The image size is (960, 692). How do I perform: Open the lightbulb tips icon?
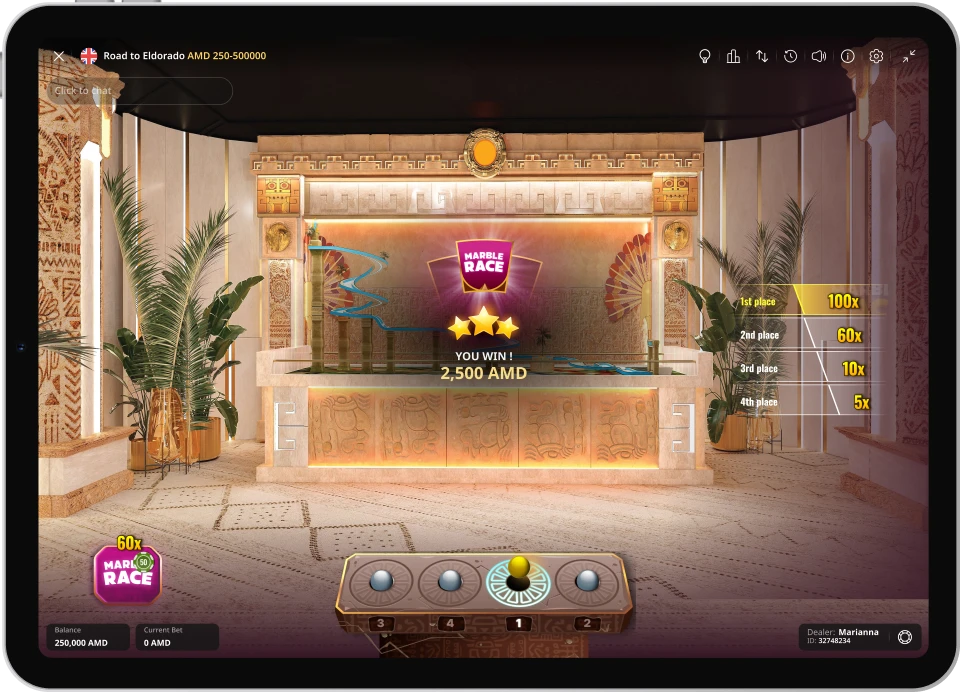click(704, 56)
